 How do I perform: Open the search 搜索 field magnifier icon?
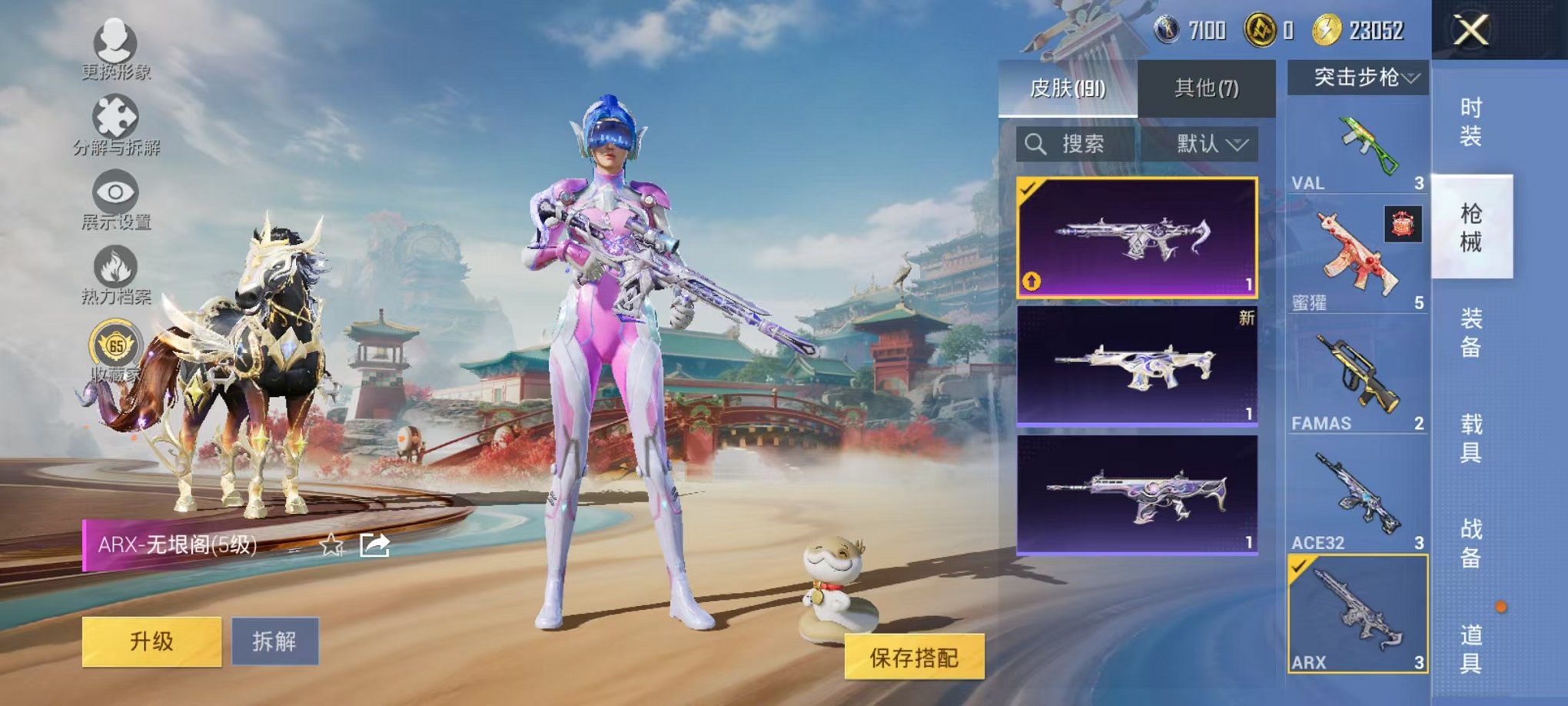[x=1036, y=143]
